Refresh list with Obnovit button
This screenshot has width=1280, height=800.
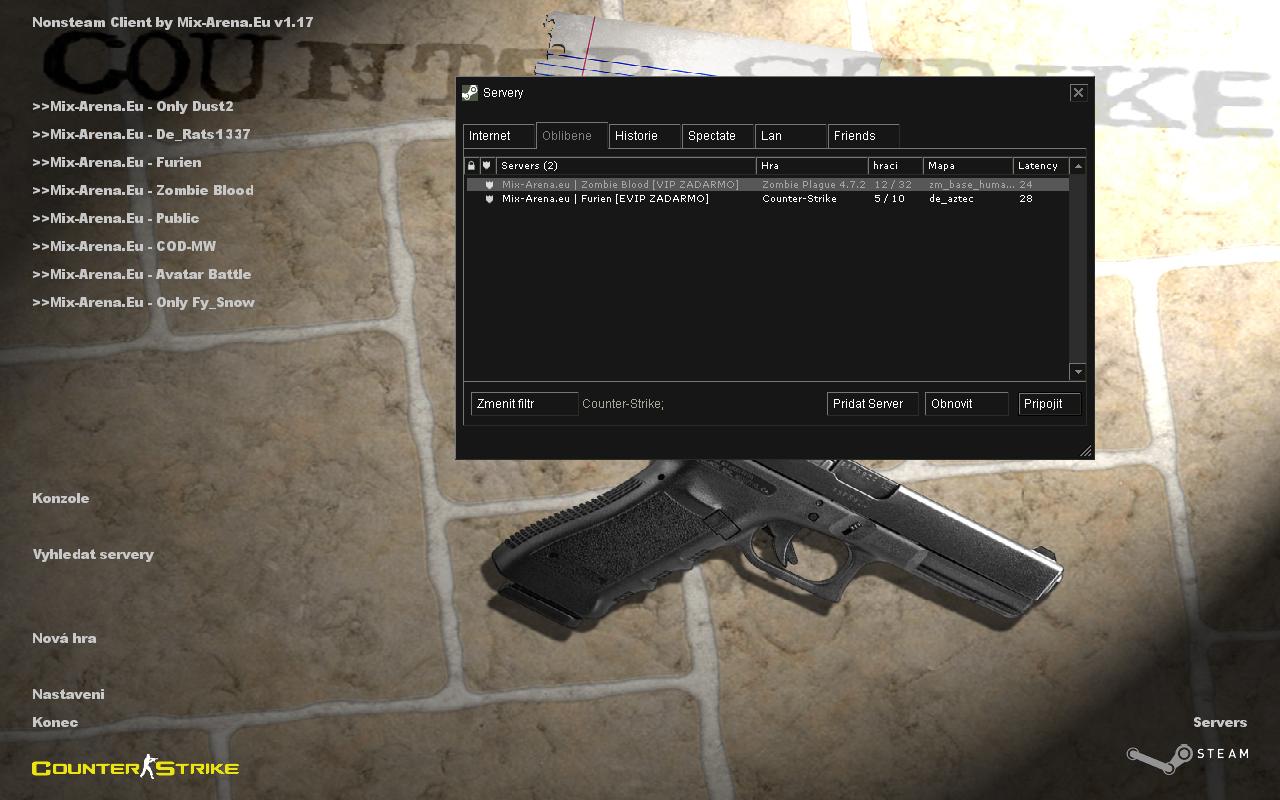(x=966, y=404)
